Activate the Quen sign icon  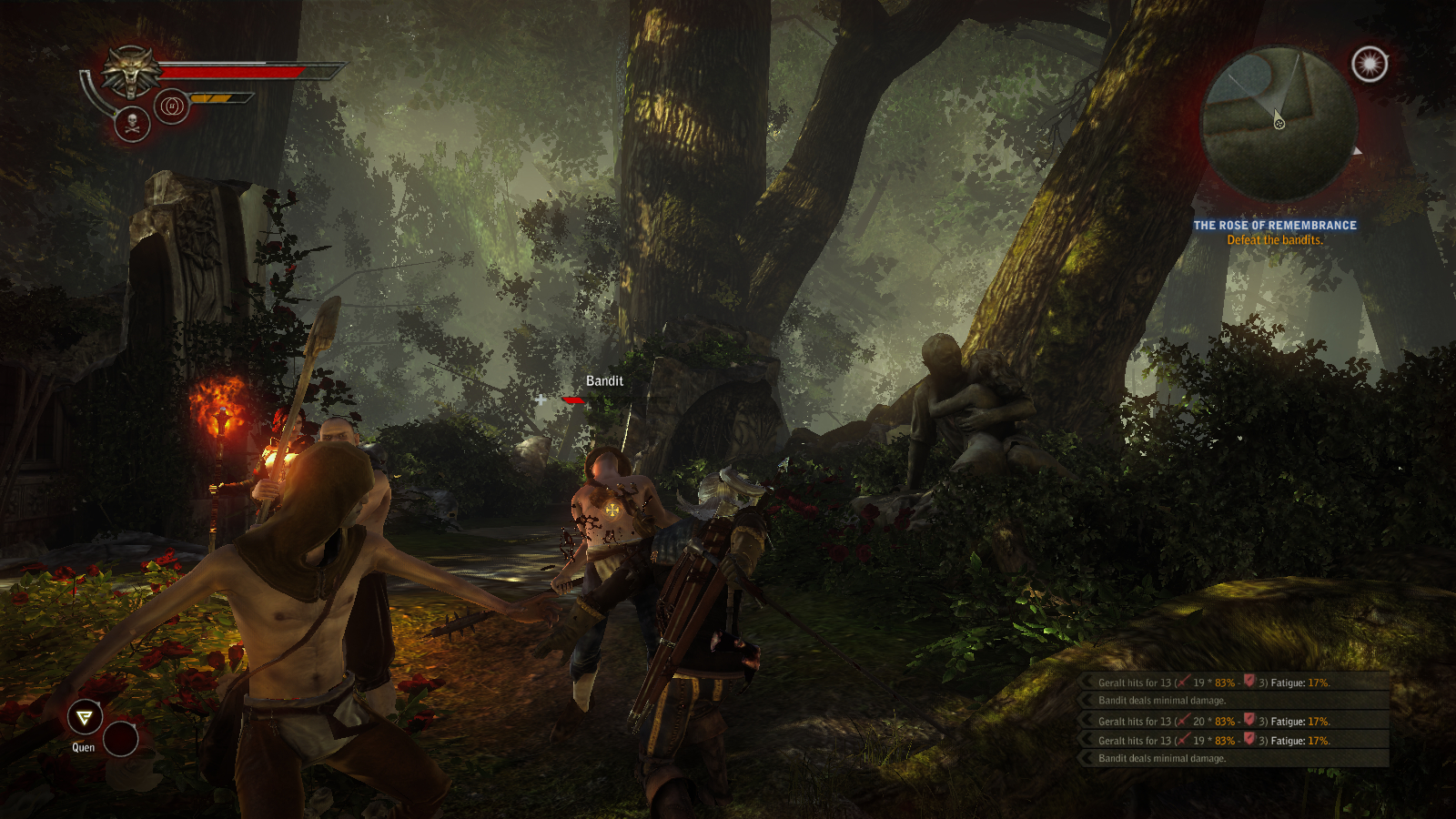click(x=85, y=718)
